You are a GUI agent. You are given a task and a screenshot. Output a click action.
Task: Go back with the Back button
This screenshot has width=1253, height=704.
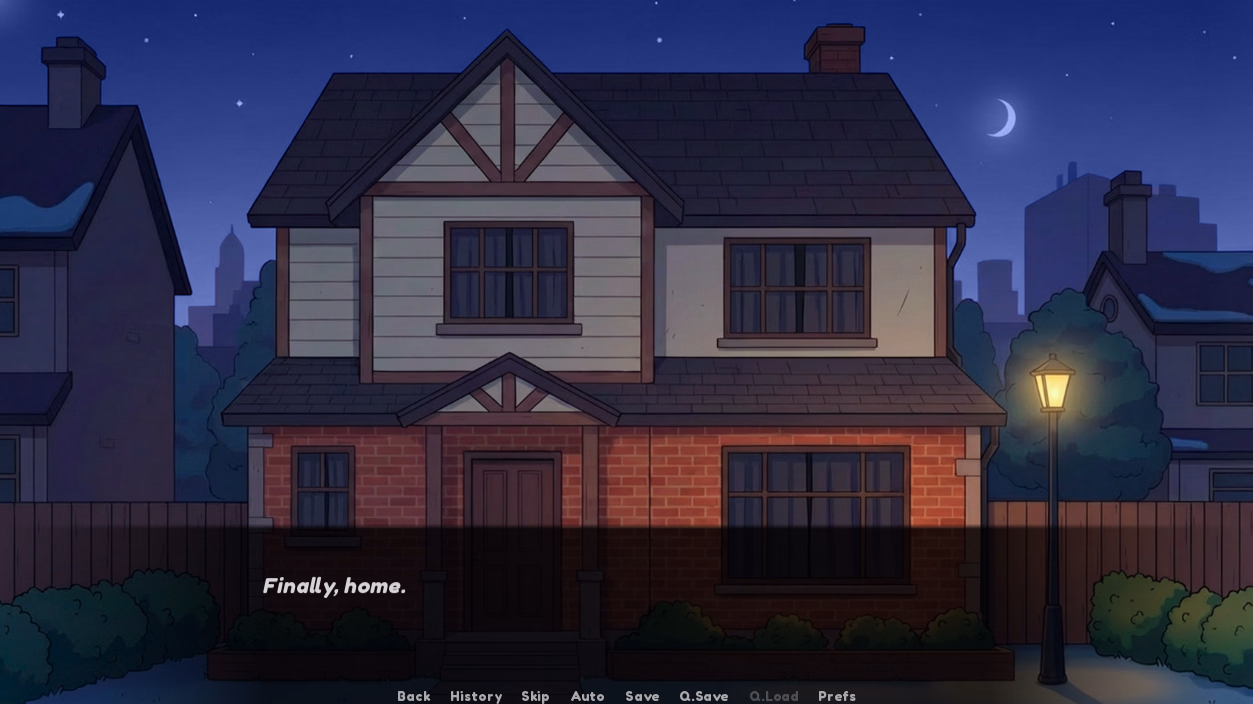coord(413,696)
